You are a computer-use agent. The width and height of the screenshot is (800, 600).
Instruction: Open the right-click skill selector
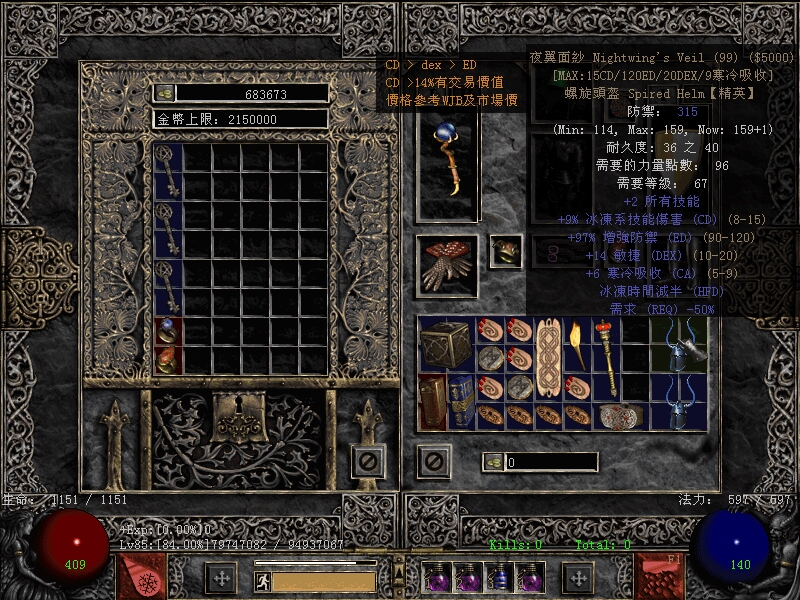(660, 577)
